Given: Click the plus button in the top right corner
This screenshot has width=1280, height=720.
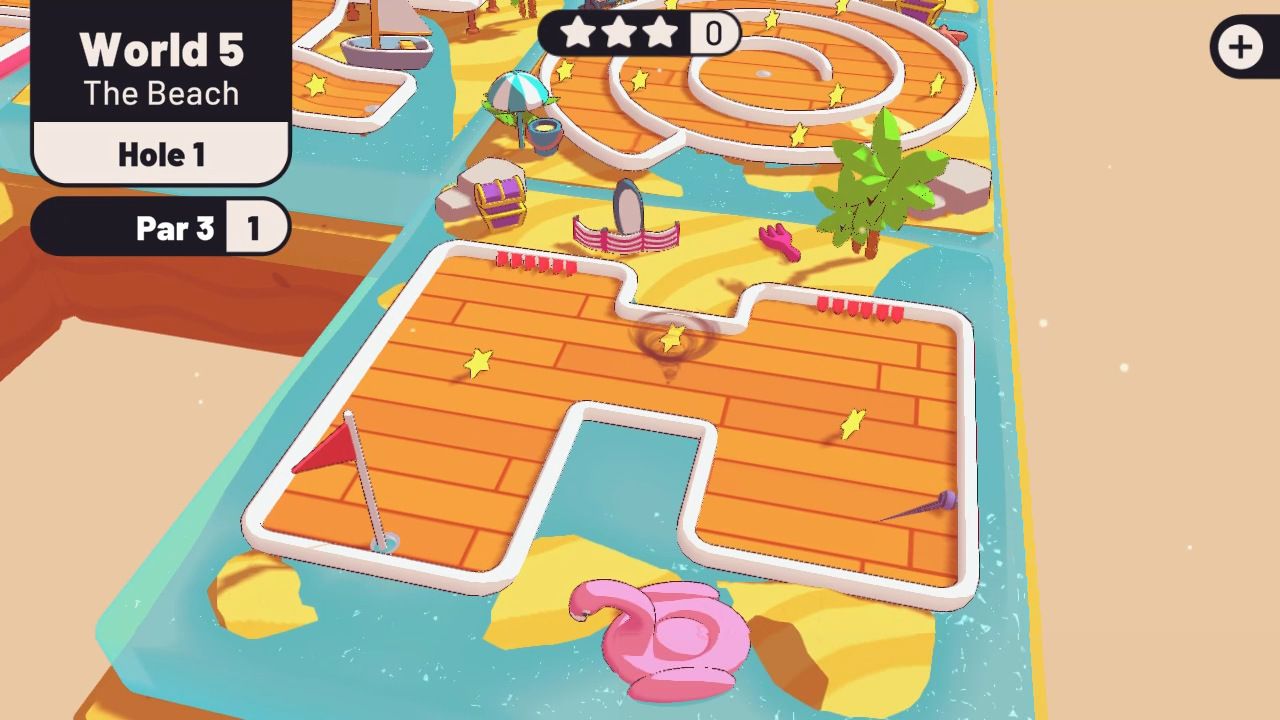Looking at the screenshot, I should tap(1241, 45).
